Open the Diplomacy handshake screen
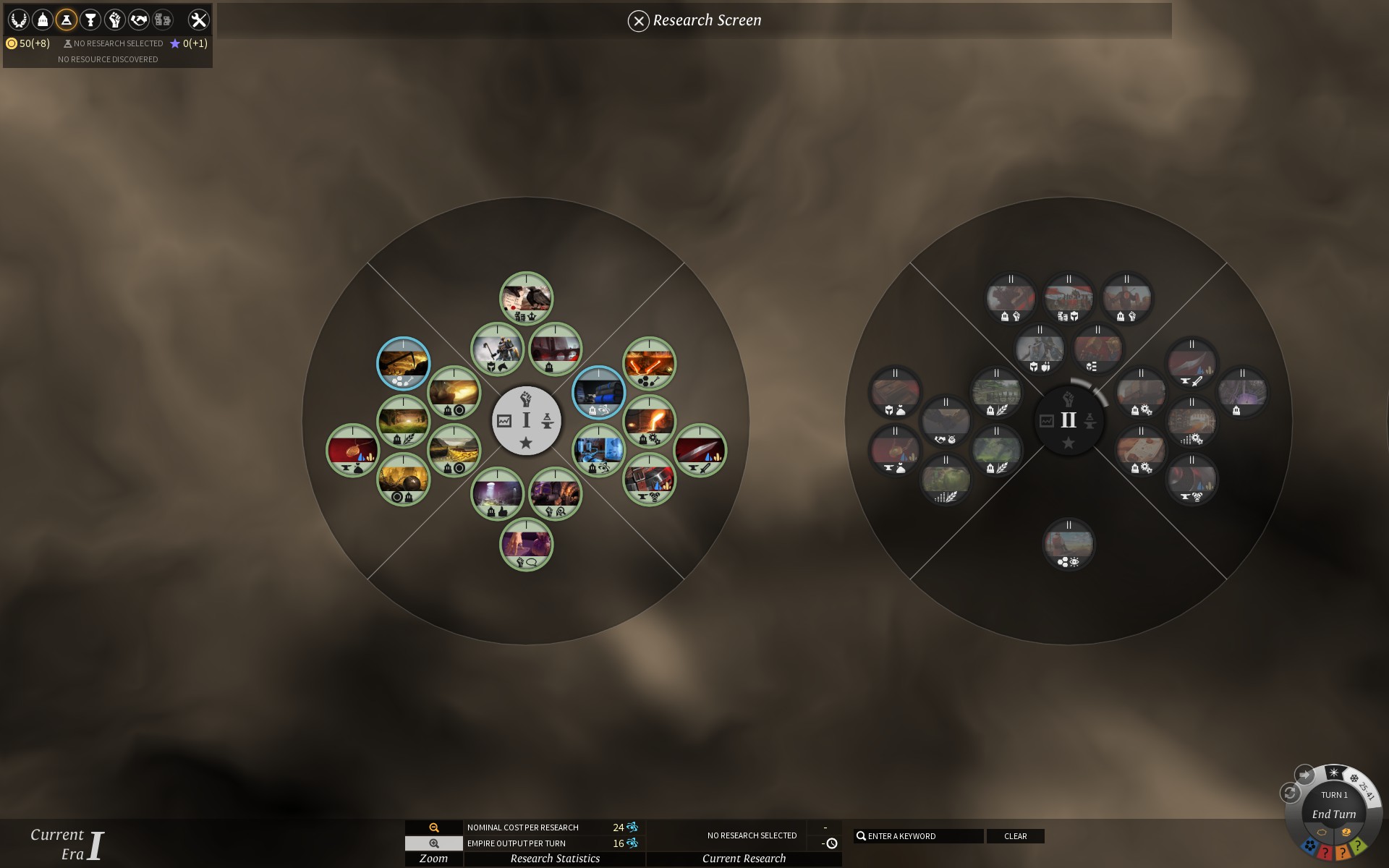The image size is (1389, 868). coord(138,20)
